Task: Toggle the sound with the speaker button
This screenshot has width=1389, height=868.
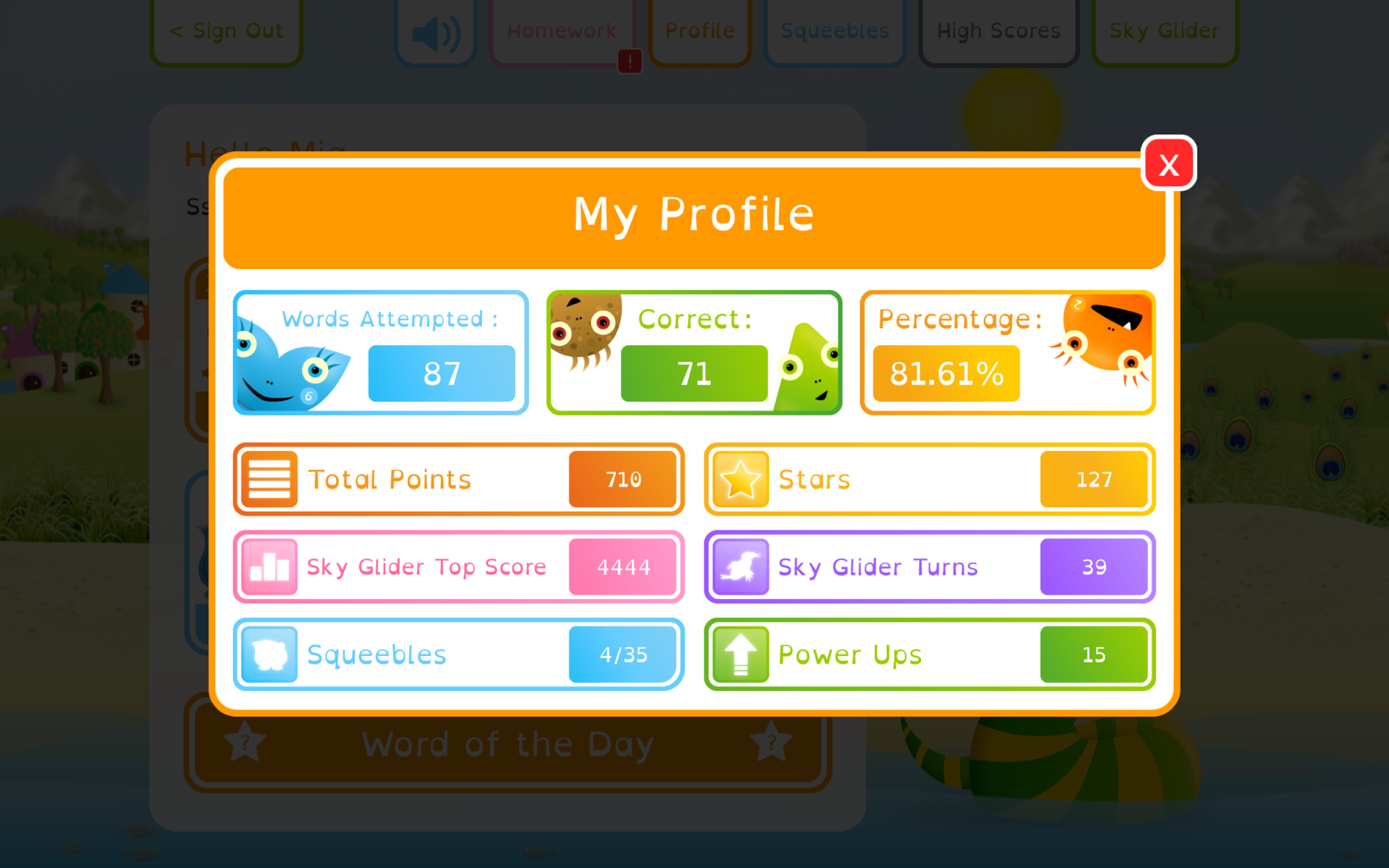Action: (436, 32)
